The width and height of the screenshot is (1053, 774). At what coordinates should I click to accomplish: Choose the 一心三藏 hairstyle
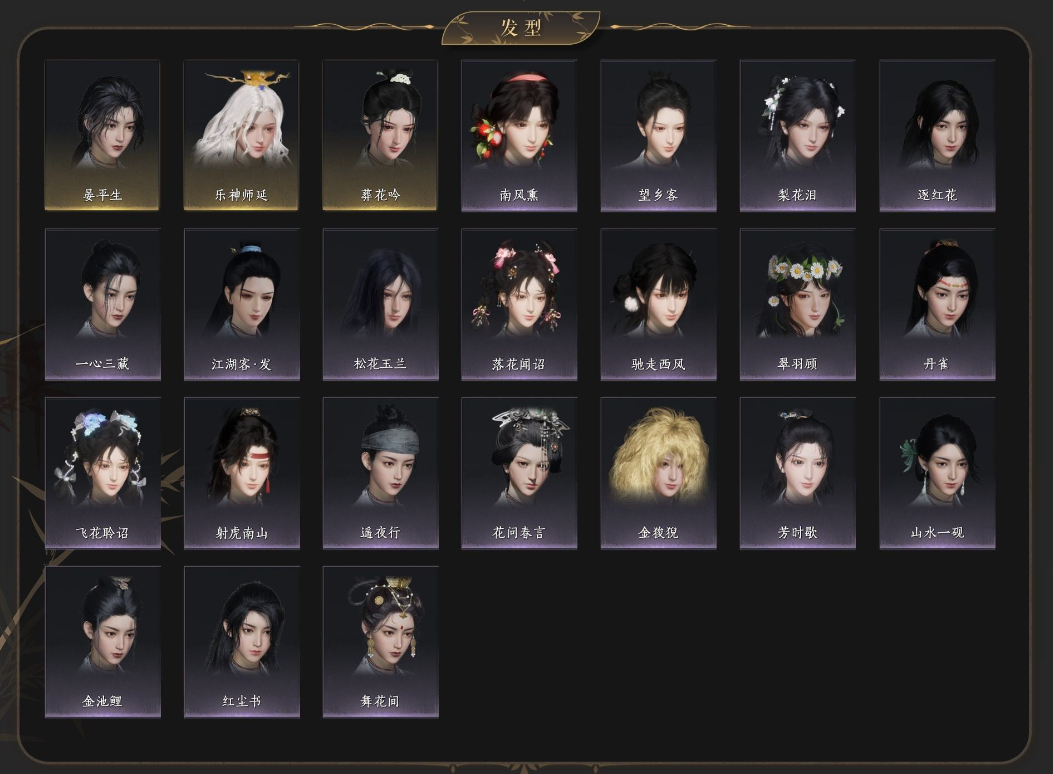point(102,304)
